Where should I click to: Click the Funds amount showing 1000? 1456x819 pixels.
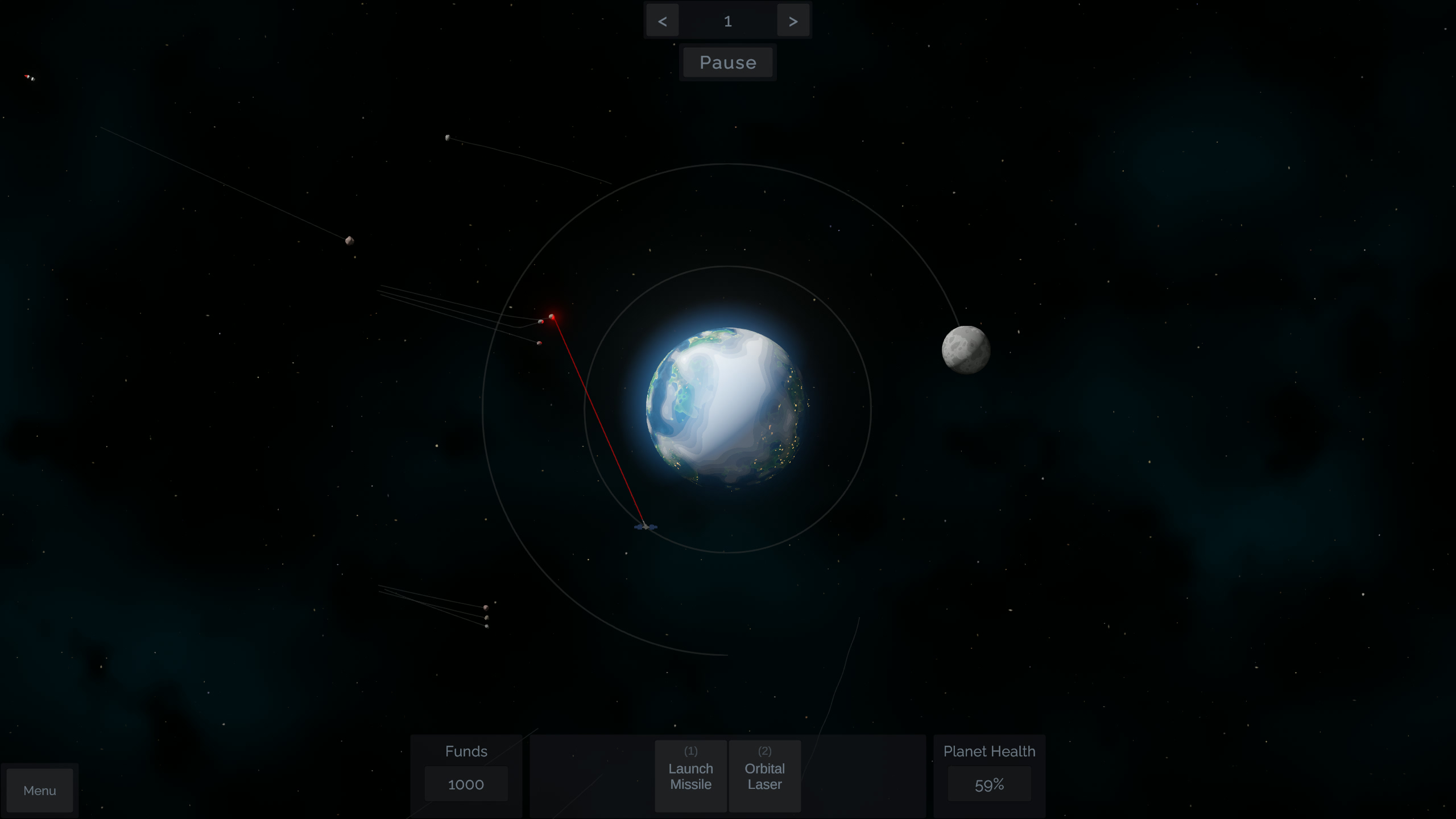coord(465,784)
